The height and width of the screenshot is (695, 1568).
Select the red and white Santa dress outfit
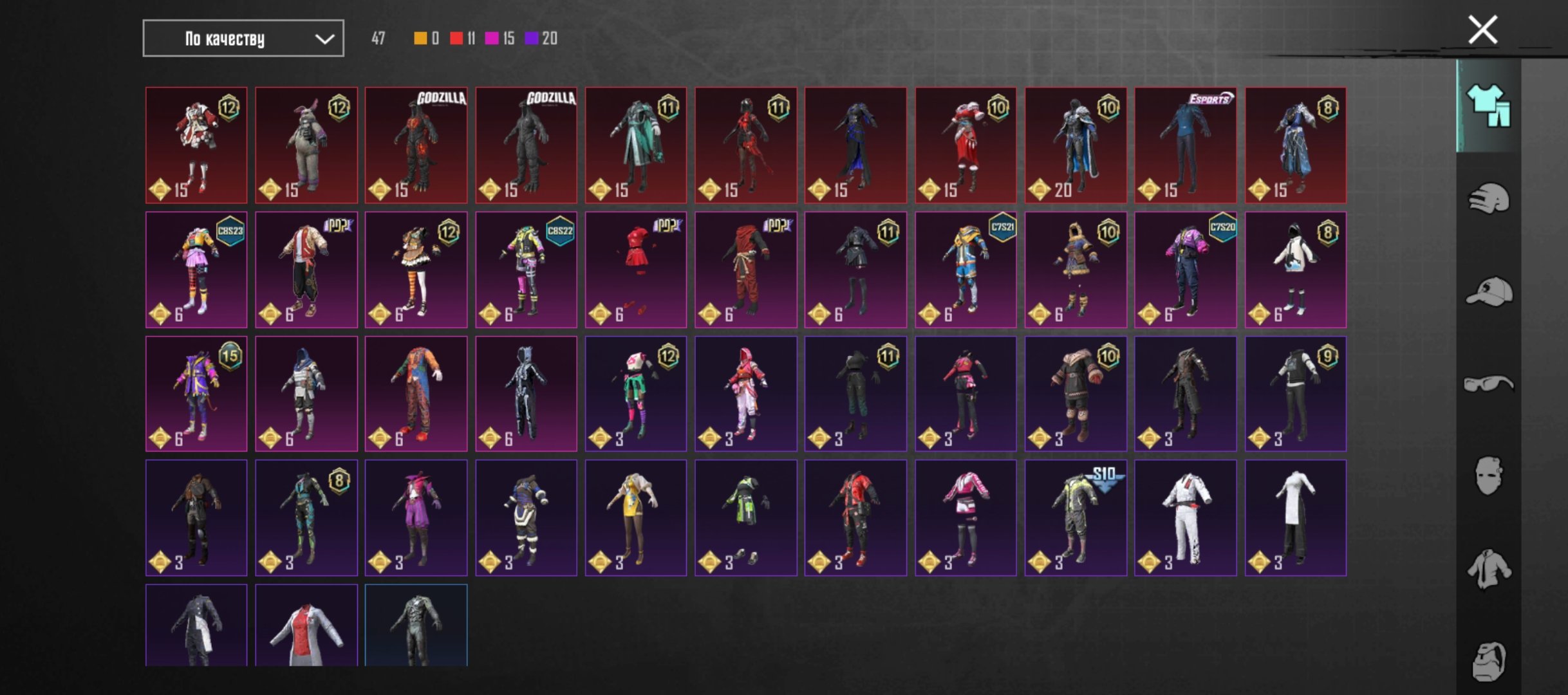click(x=966, y=145)
